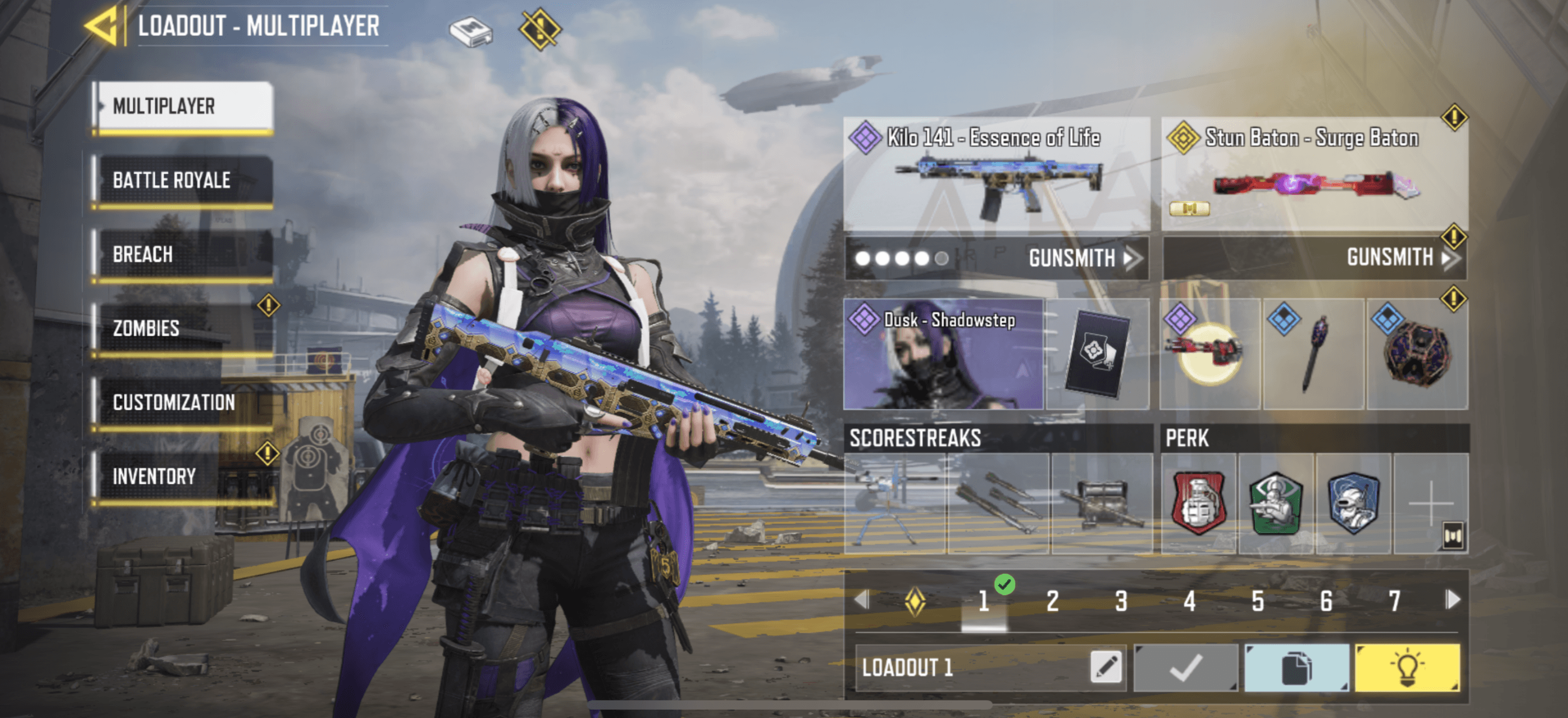Screen dimensions: 1568x718
Task: Rename Loadout 1 with the pencil icon
Action: [x=1106, y=668]
